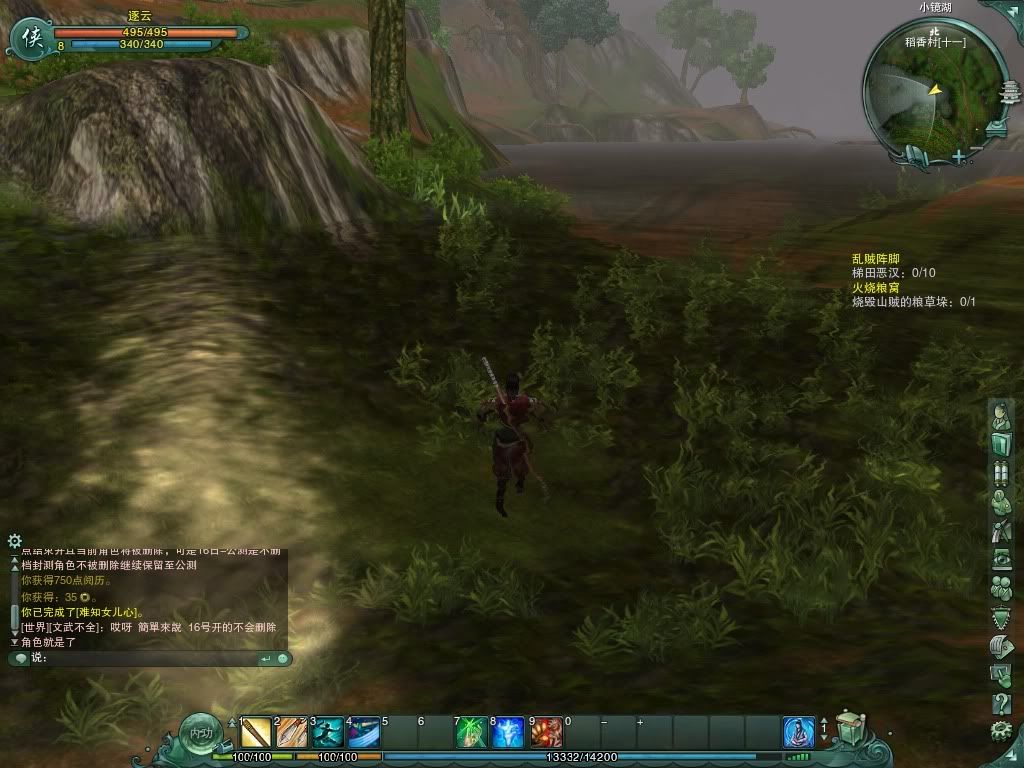Activate the blue glowing figure skill in slot 8
The height and width of the screenshot is (768, 1024).
tap(508, 733)
